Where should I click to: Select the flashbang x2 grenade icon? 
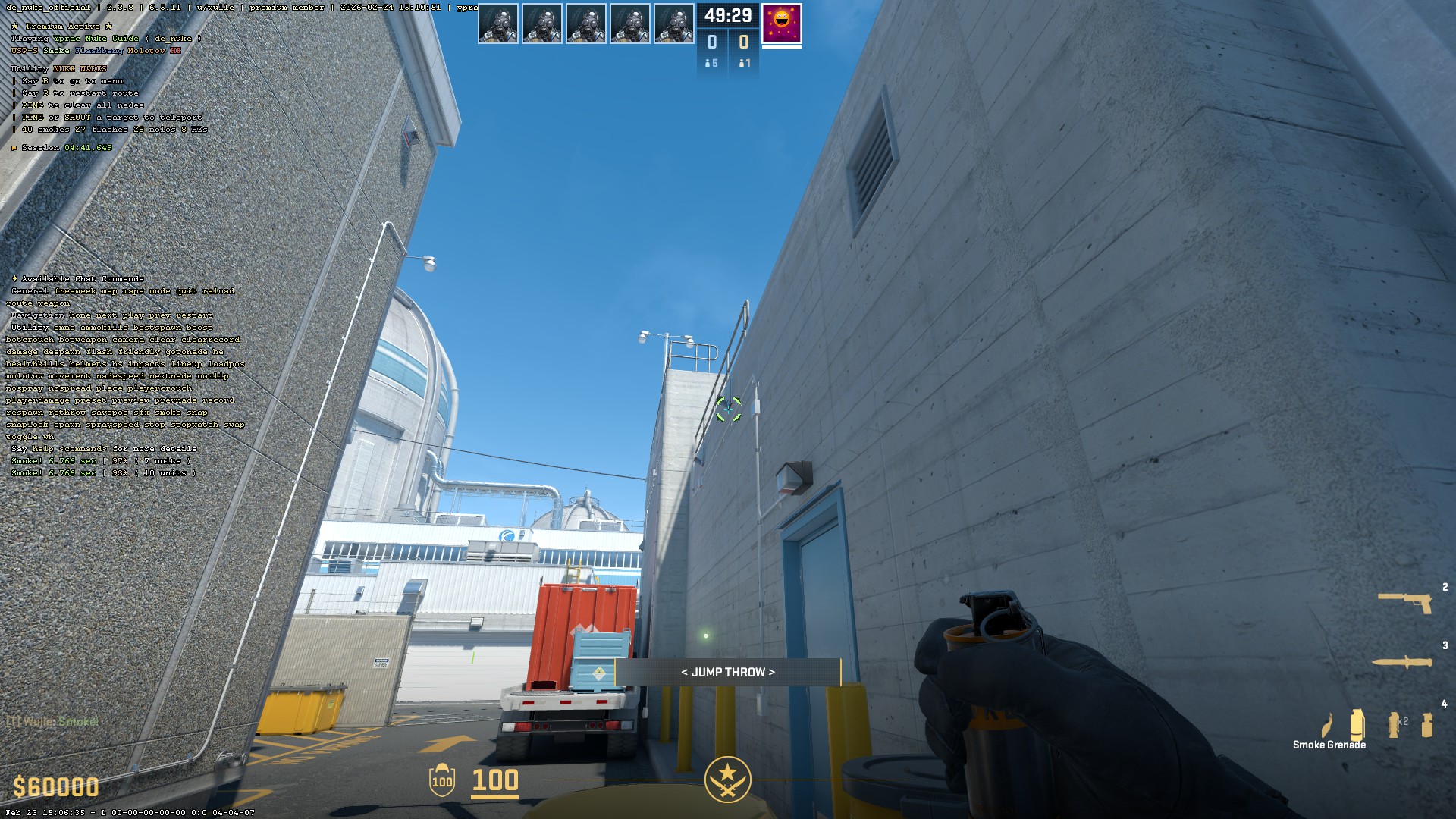pos(1394,724)
